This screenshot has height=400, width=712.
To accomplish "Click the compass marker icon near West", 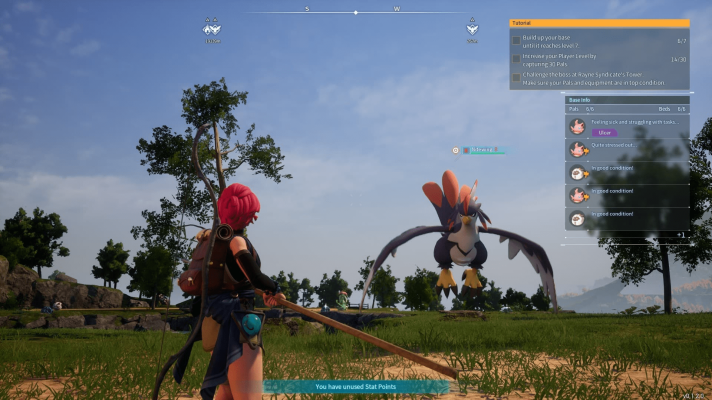I will point(472,28).
